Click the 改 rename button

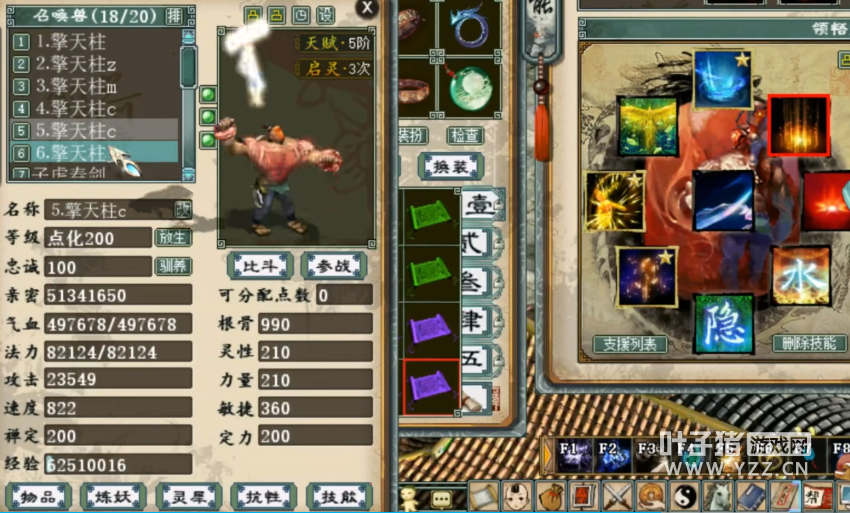point(183,209)
